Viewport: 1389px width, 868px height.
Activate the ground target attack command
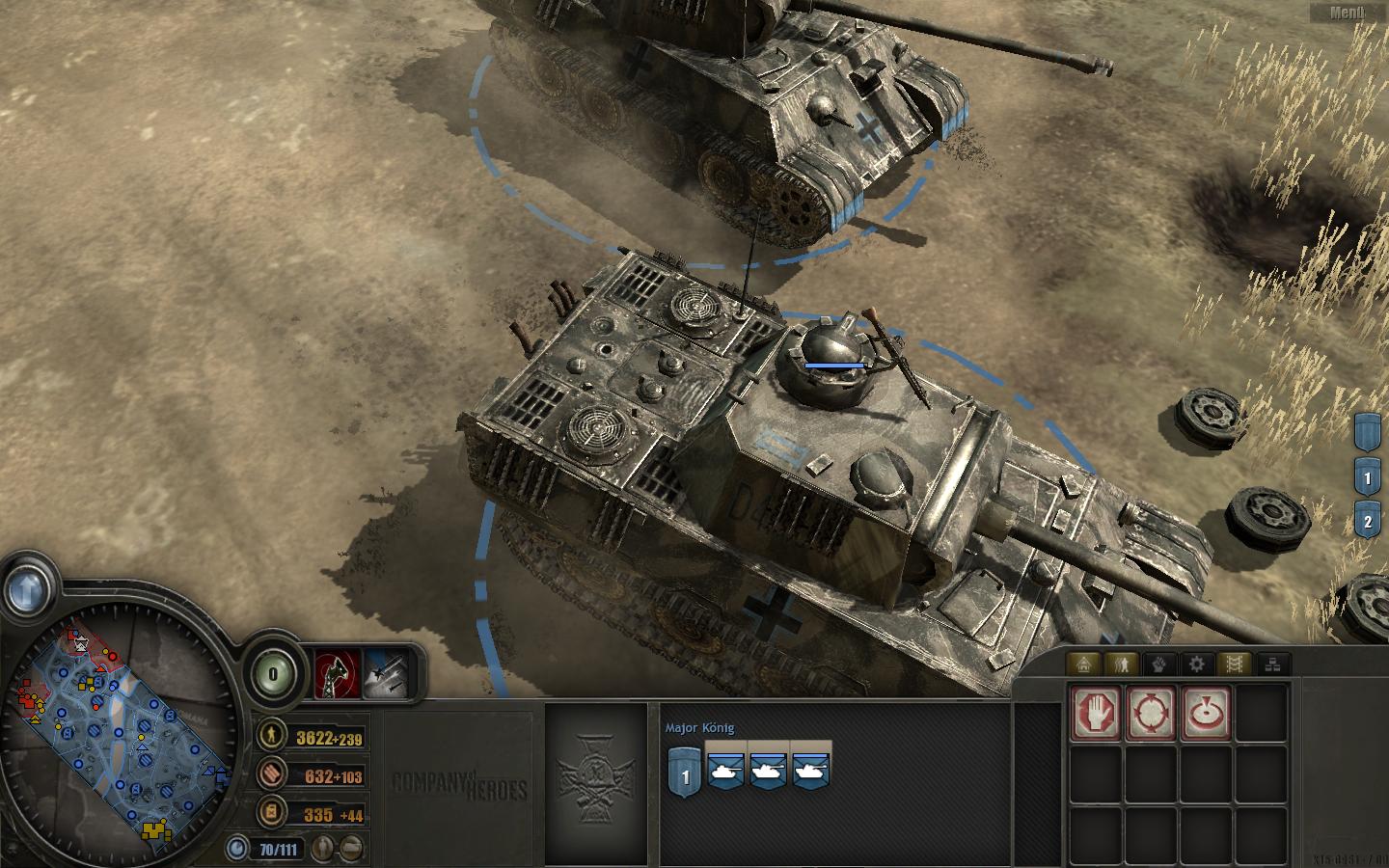point(1206,713)
